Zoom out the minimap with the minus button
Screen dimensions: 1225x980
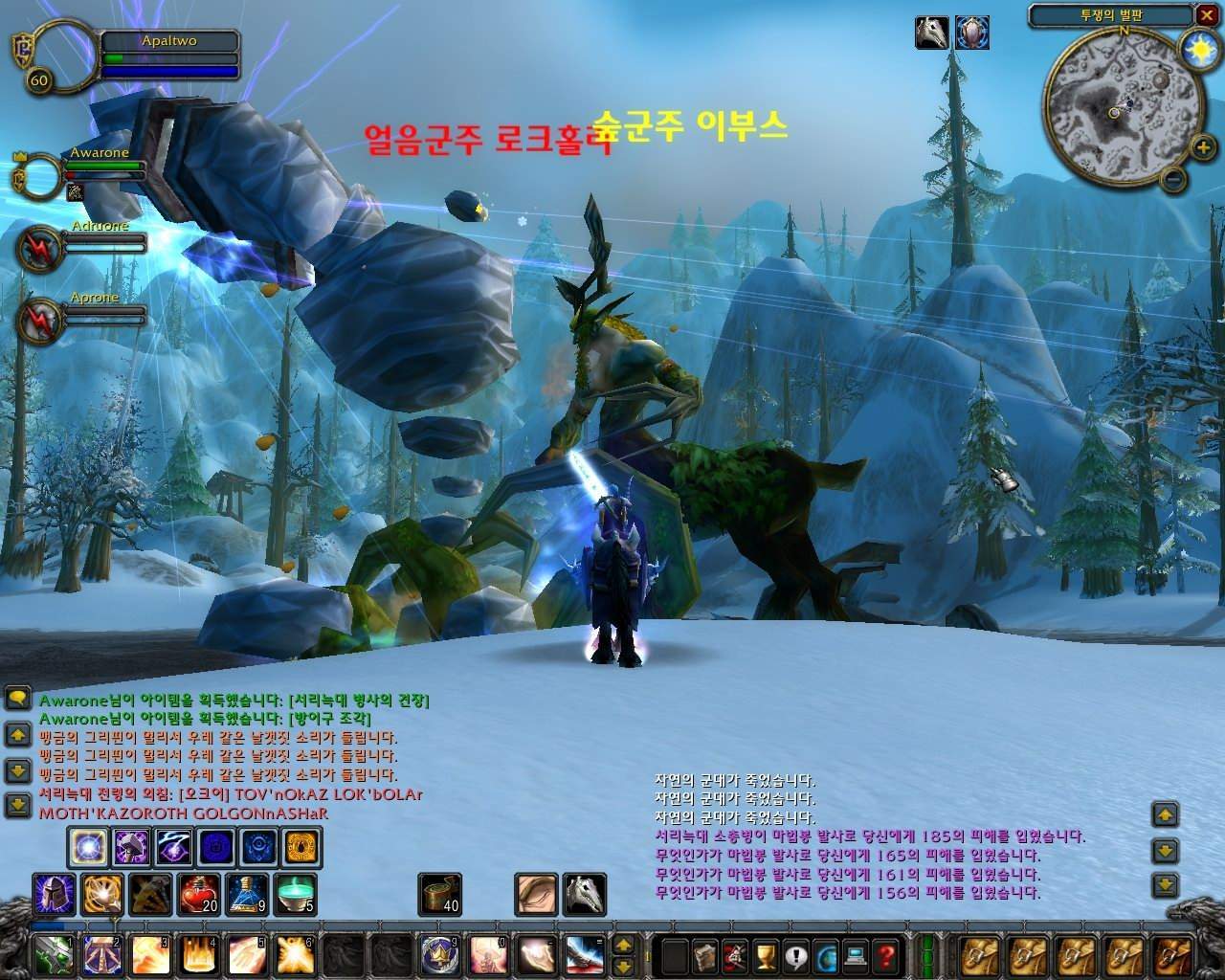click(x=1176, y=178)
